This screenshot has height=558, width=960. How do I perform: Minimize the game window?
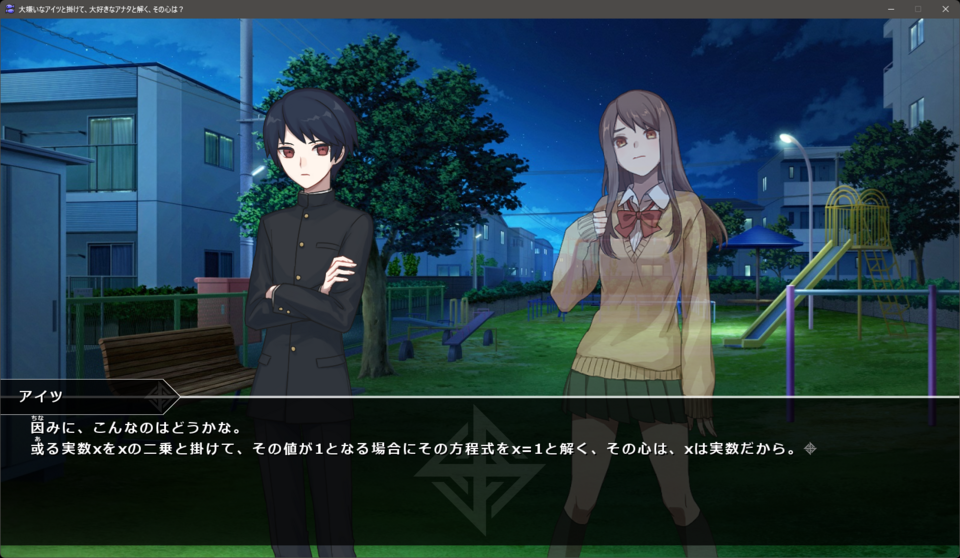pyautogui.click(x=890, y=9)
